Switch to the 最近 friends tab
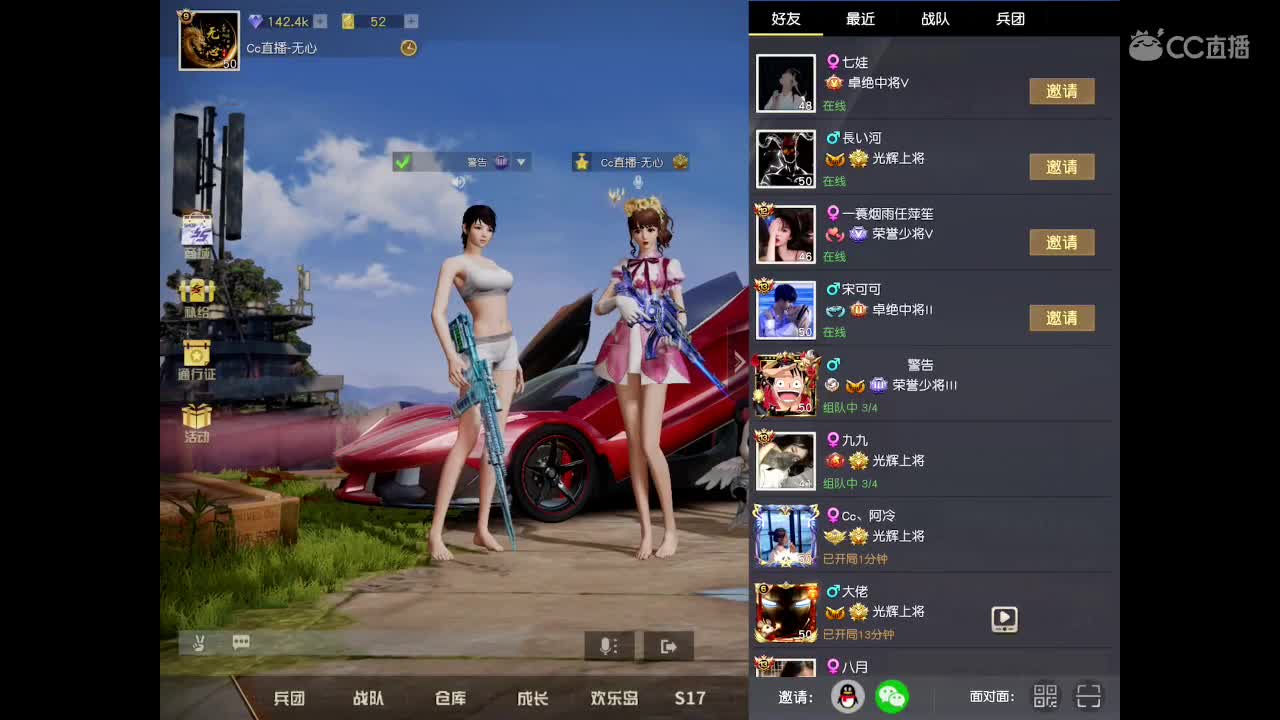The width and height of the screenshot is (1280, 720). click(x=861, y=18)
